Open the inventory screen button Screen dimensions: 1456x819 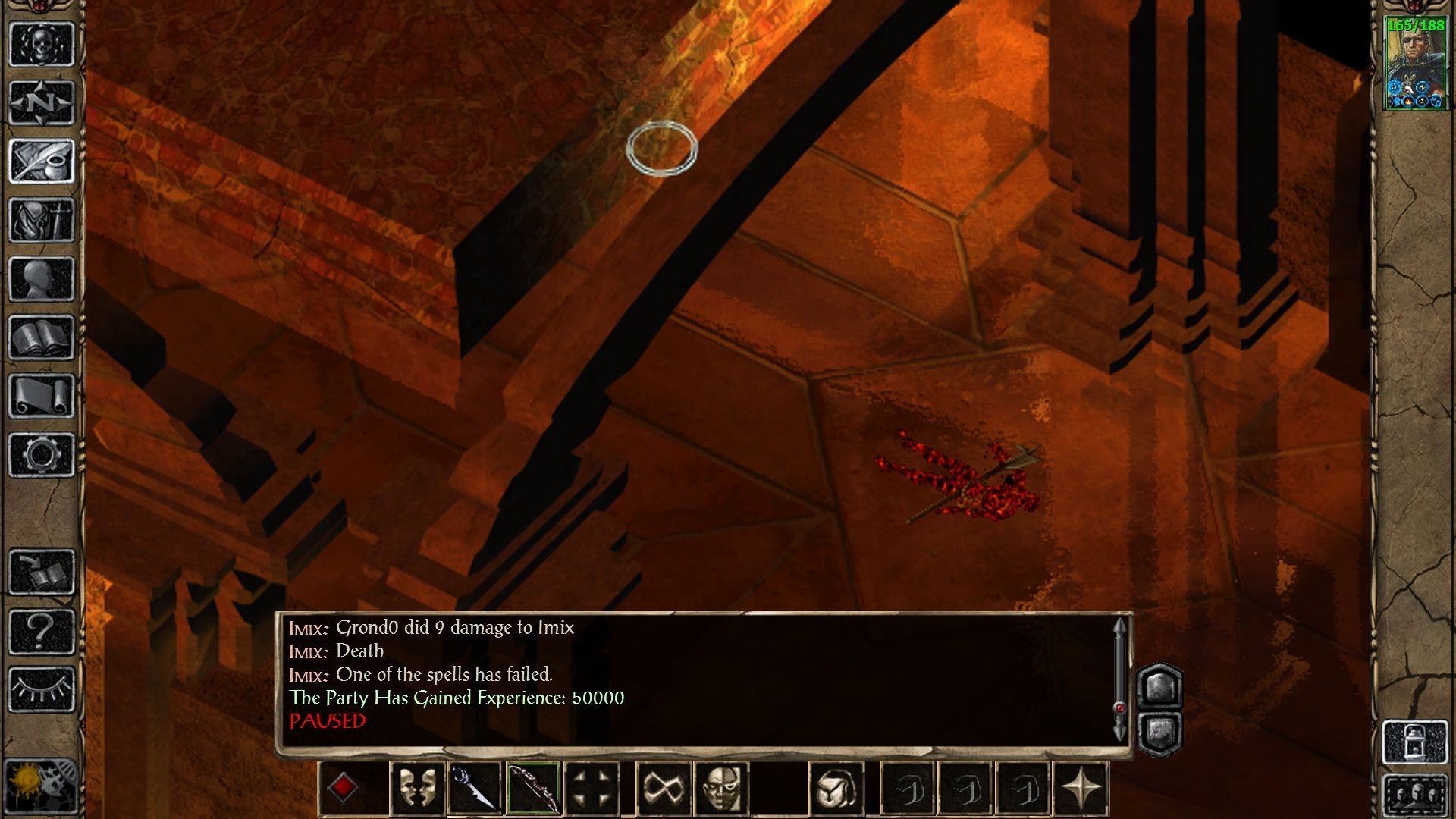42,220
